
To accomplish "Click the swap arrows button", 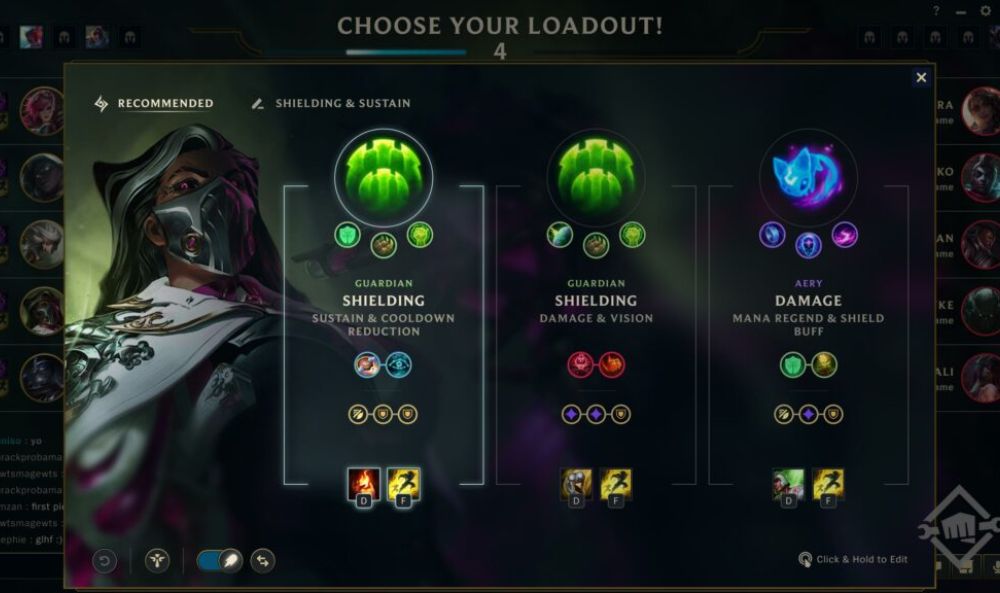I will pyautogui.click(x=263, y=561).
